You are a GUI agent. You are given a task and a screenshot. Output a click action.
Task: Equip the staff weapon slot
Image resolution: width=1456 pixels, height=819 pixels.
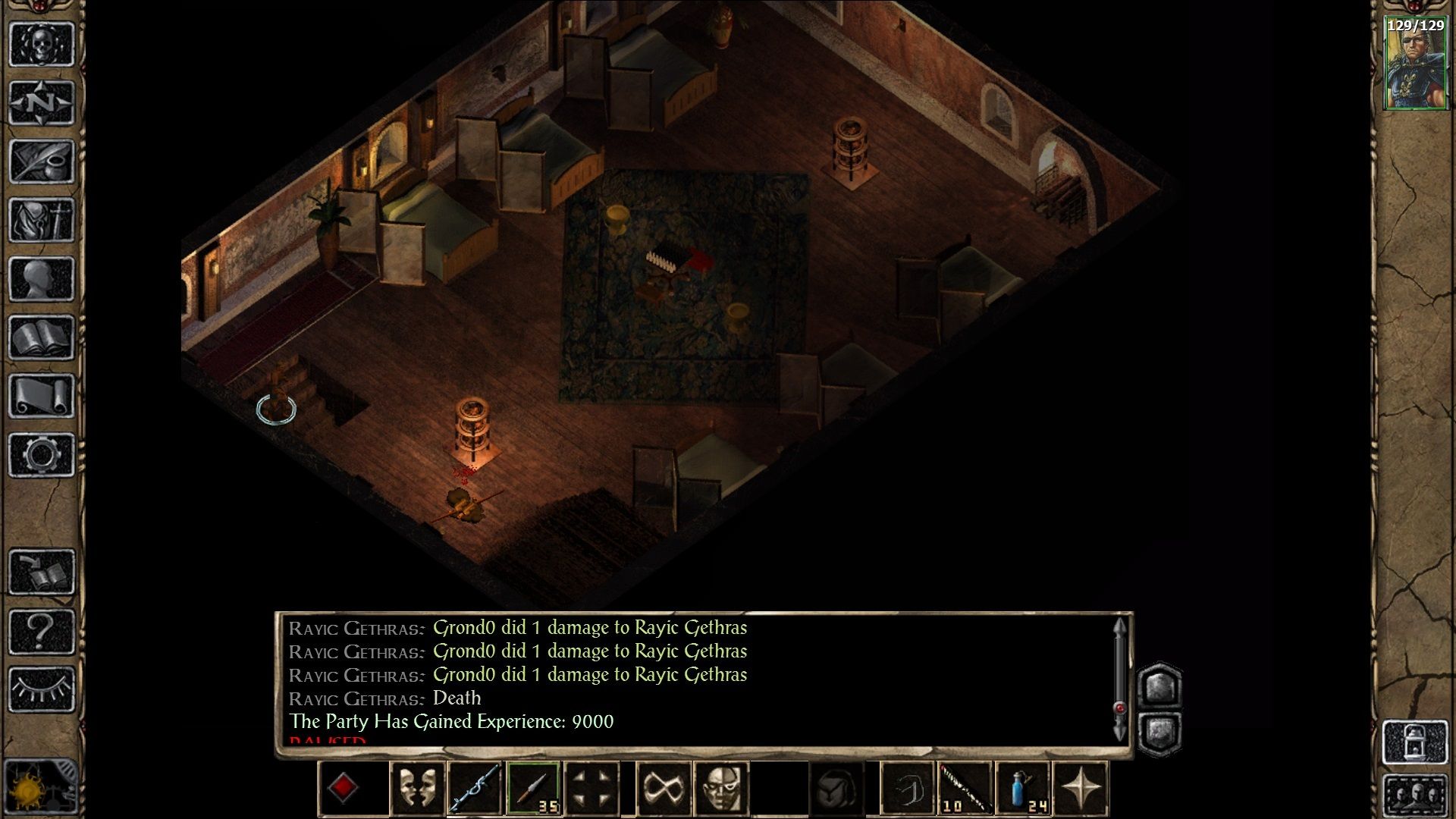[x=475, y=789]
